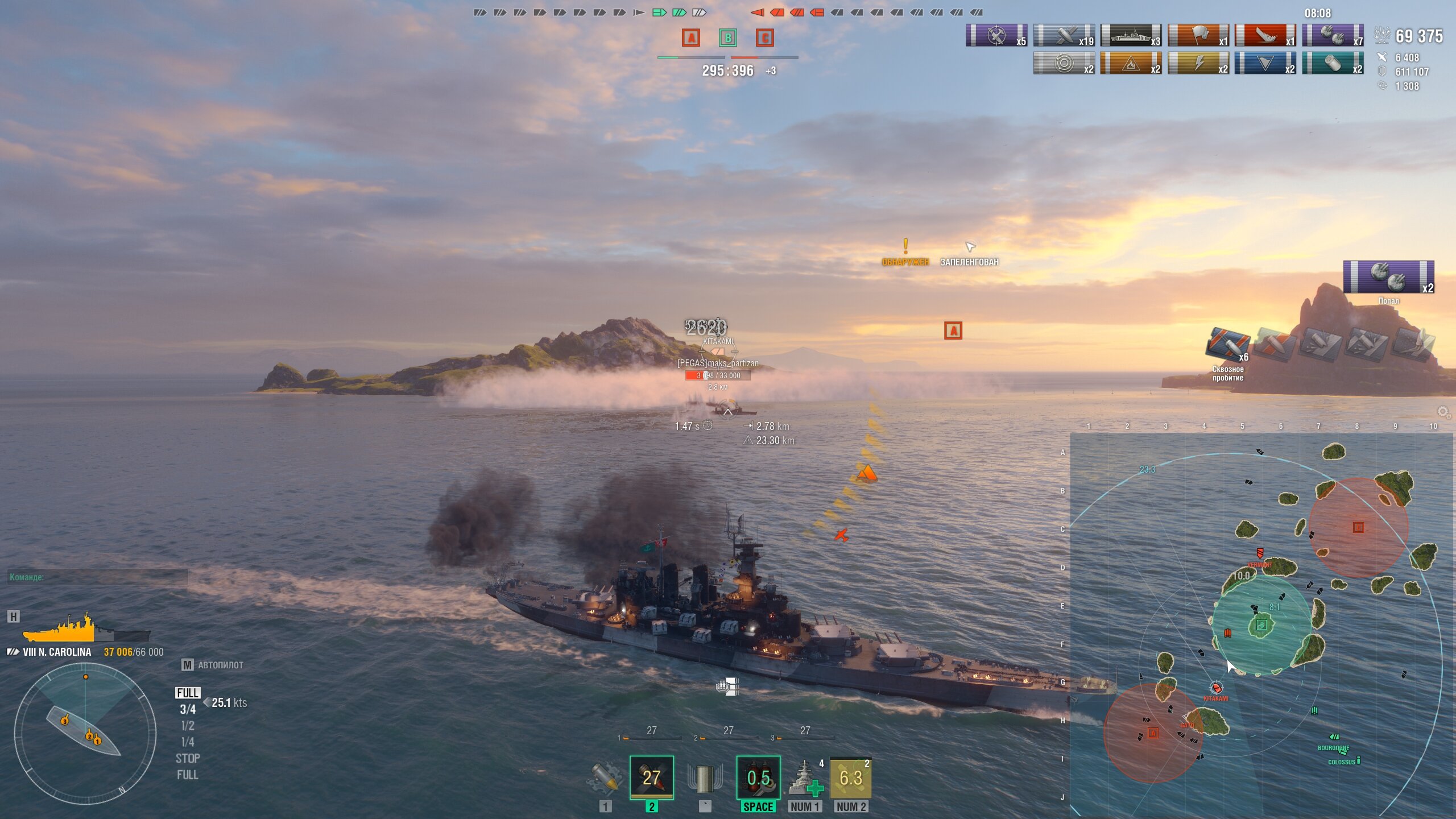
Task: Click the shell-hit ribbon with x19 count
Action: click(x=1064, y=35)
